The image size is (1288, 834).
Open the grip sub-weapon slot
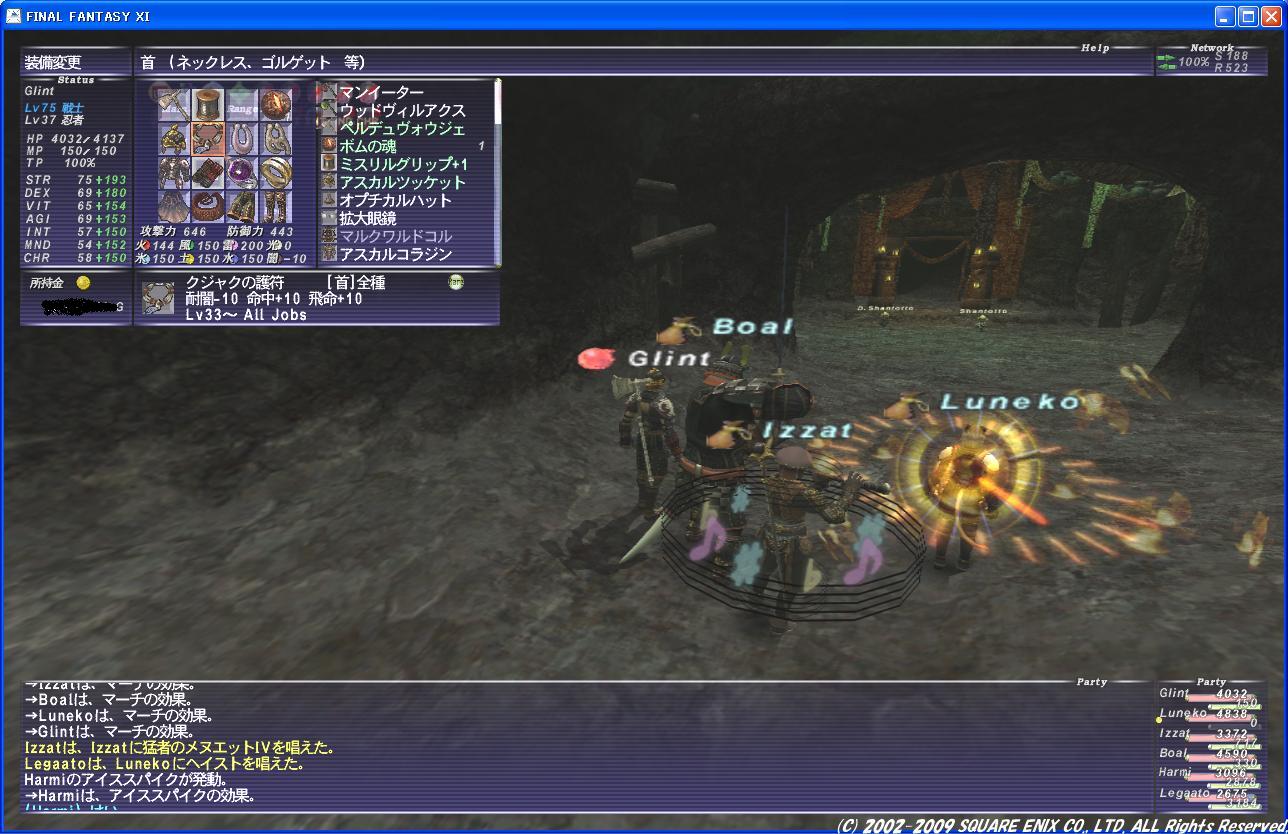tap(207, 105)
